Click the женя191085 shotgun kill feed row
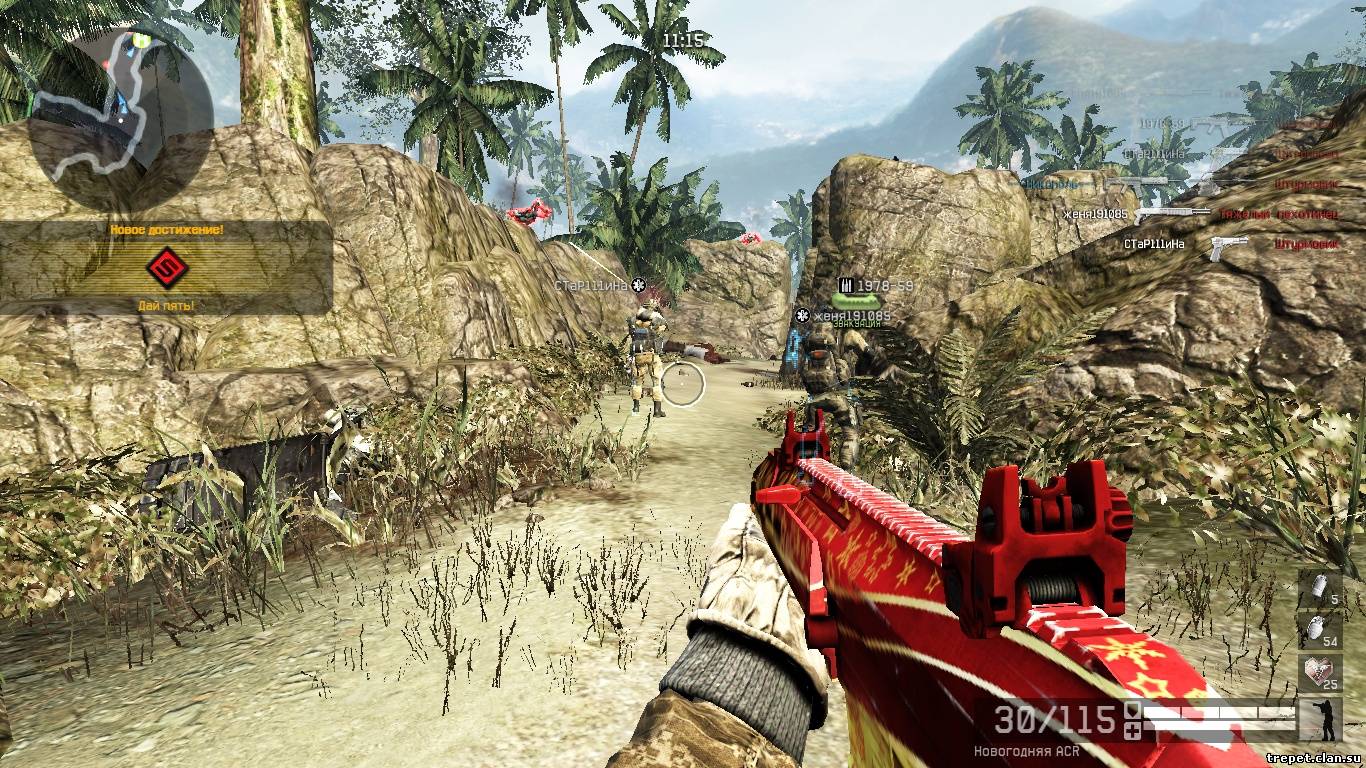The height and width of the screenshot is (768, 1366). 1200,214
